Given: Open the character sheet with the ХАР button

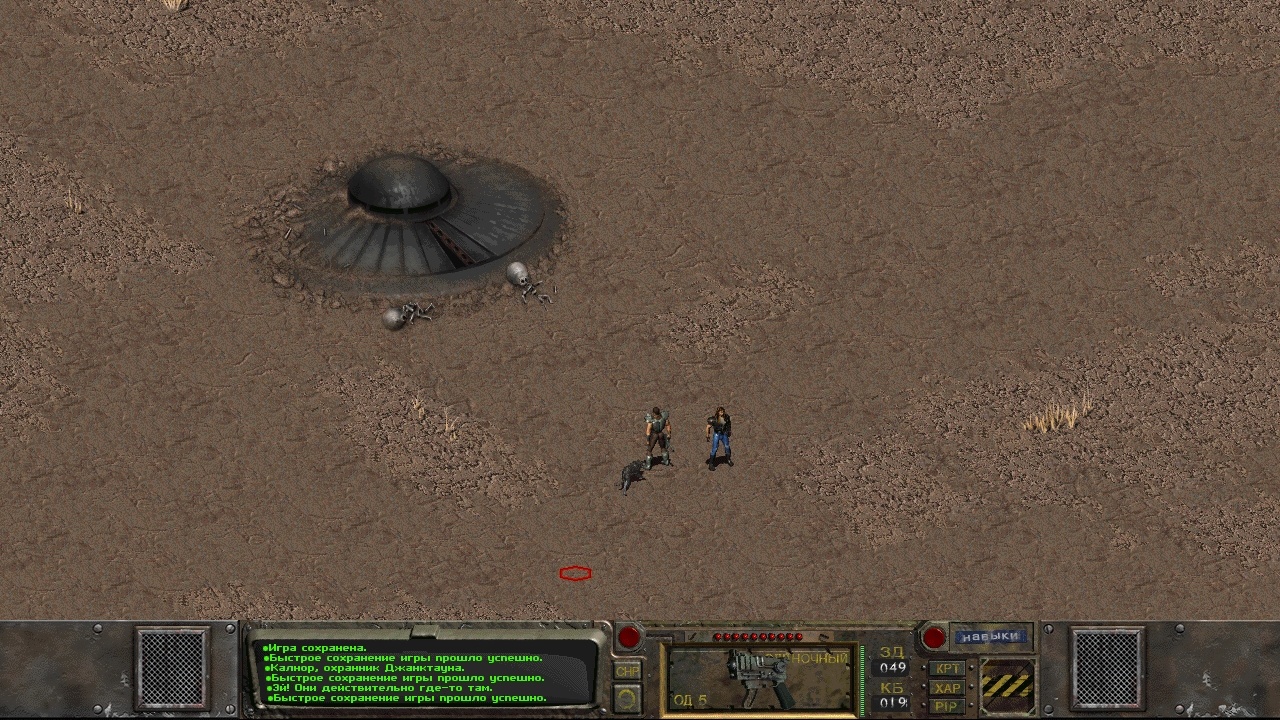Looking at the screenshot, I should click(x=946, y=687).
